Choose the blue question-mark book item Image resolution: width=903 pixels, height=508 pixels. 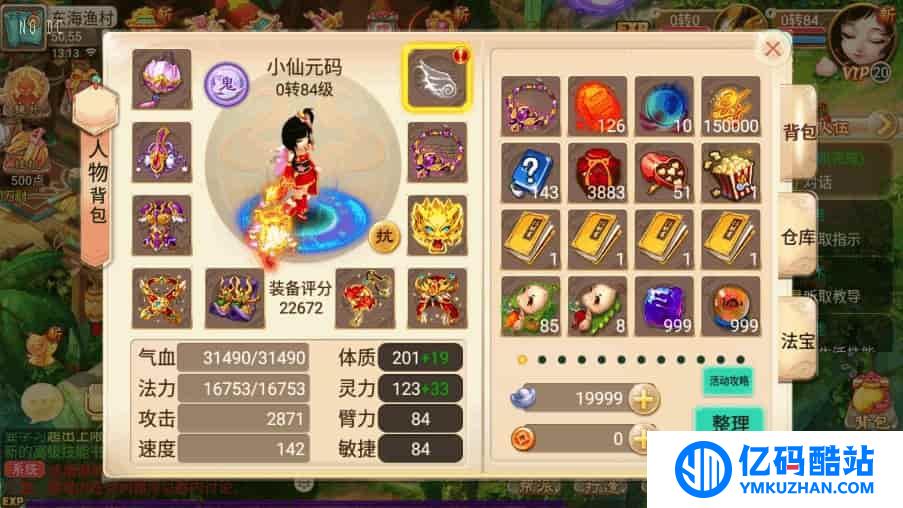pos(530,172)
